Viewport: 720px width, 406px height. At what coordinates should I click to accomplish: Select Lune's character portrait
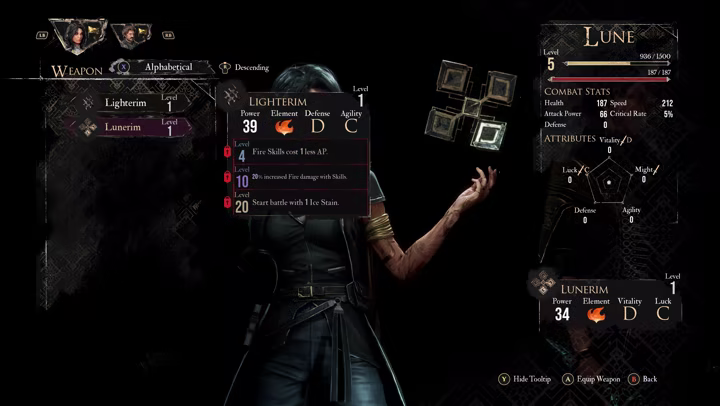(75, 36)
